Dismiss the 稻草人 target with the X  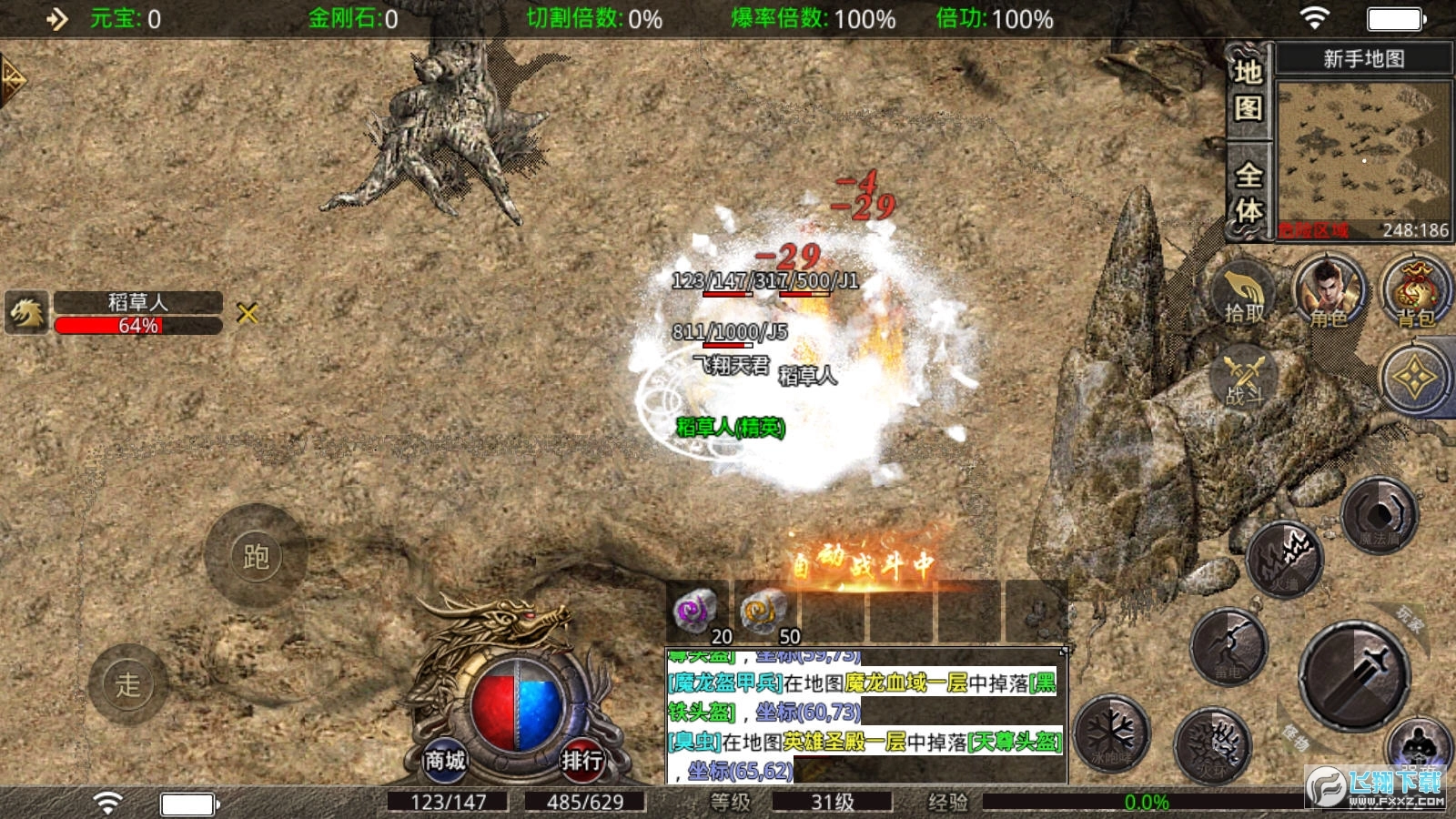(x=248, y=314)
